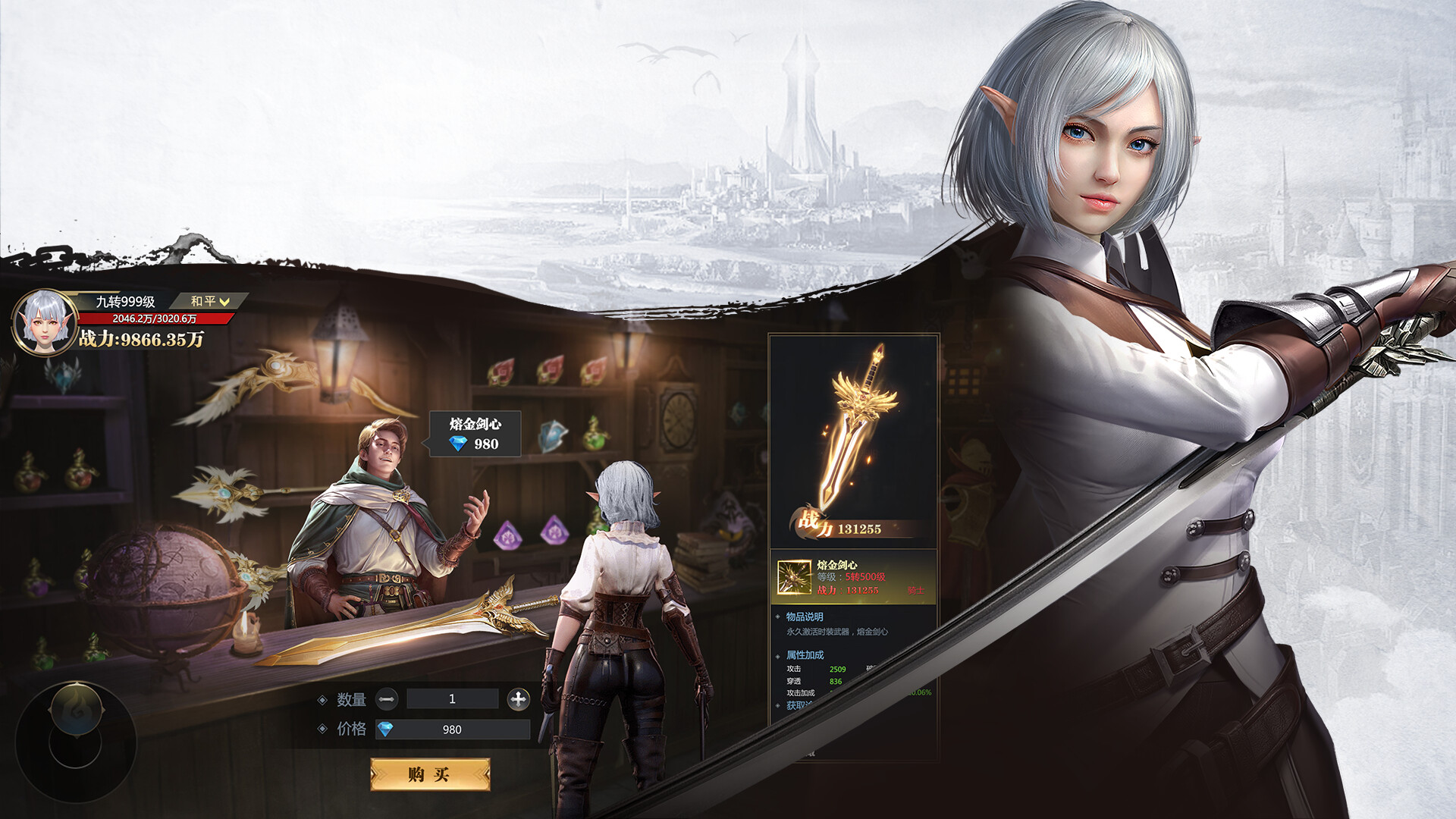The height and width of the screenshot is (819, 1456).
Task: Select the quantity input field
Action: pos(452,699)
